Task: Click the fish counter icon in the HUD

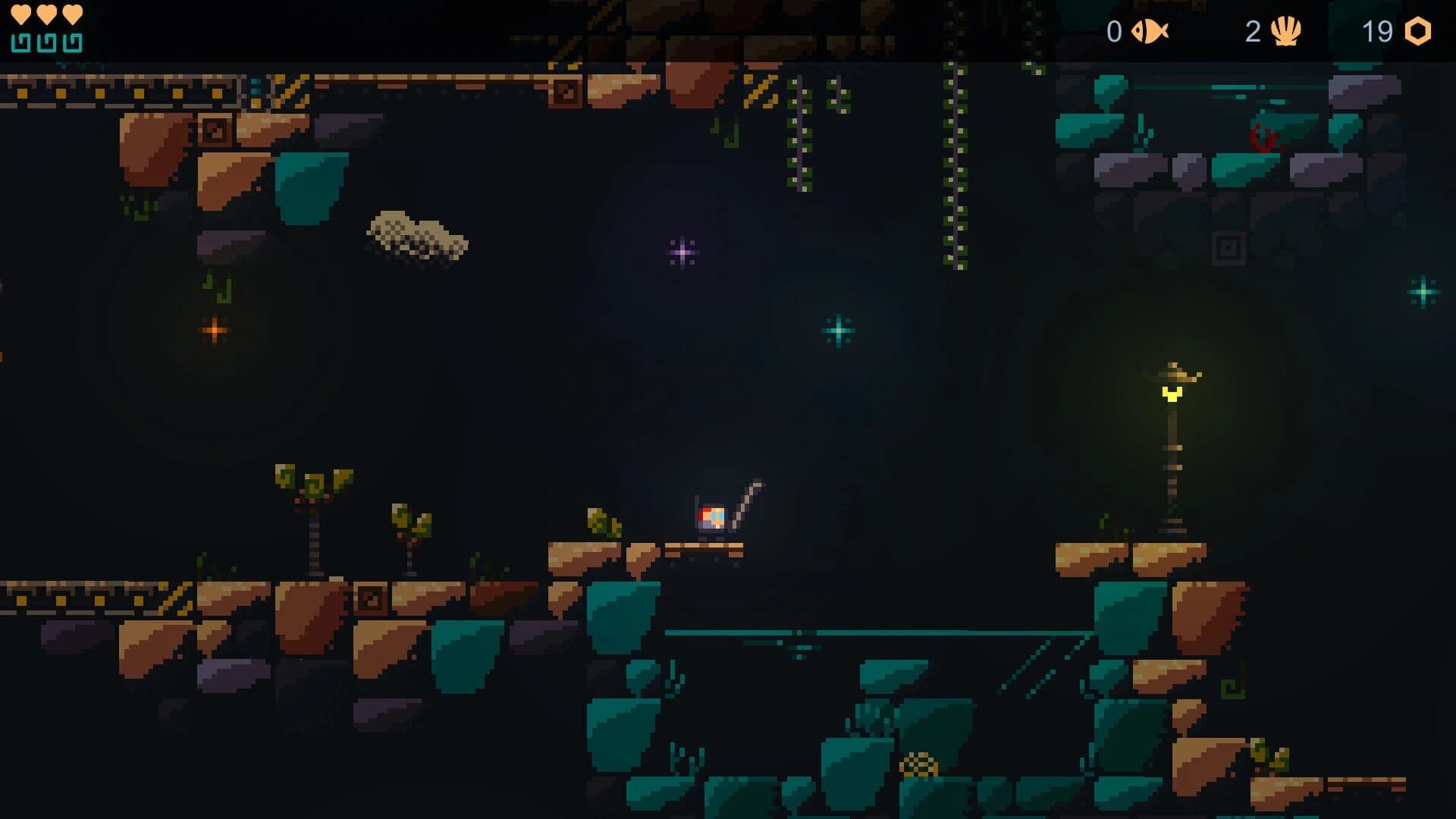Action: (1150, 32)
